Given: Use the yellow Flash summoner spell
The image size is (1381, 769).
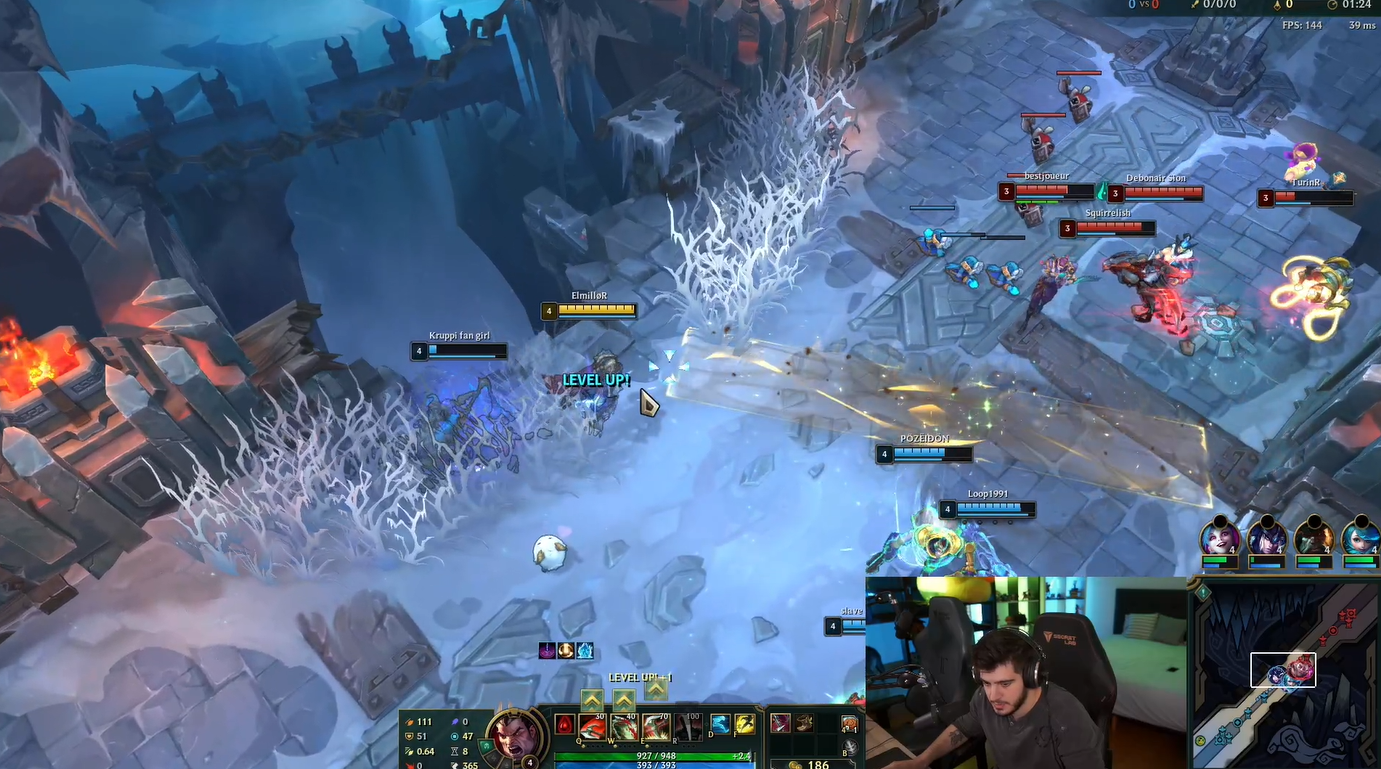Looking at the screenshot, I should coord(744,723).
